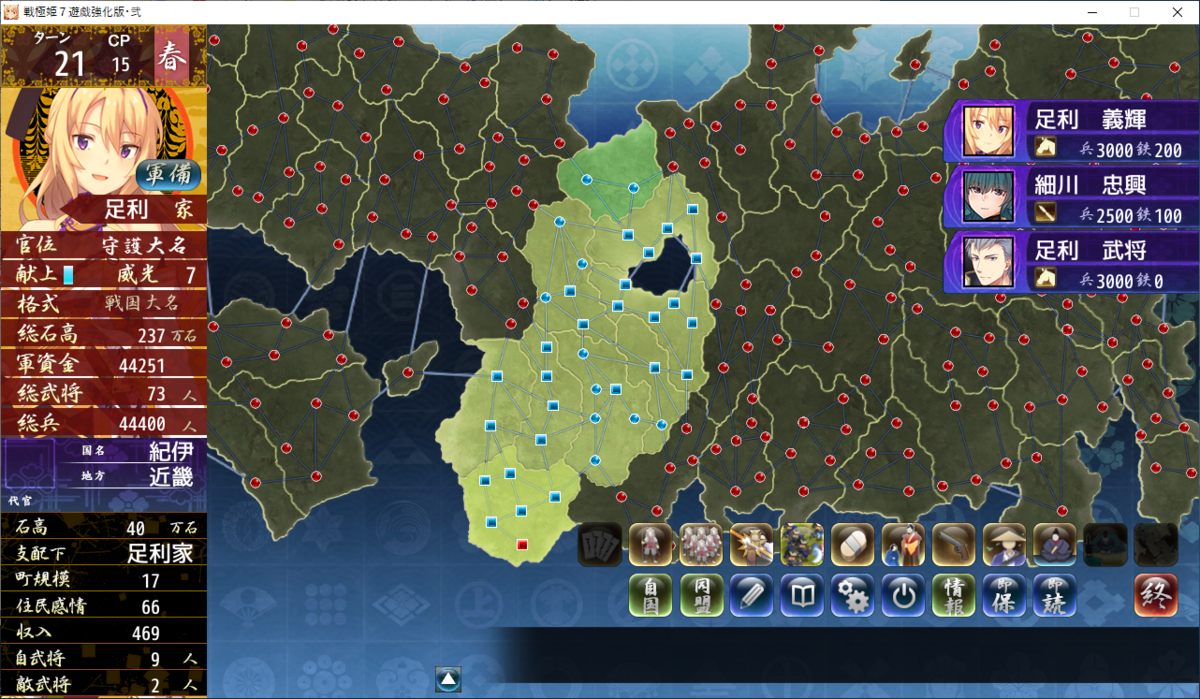1200x699 pixels.
Task: Select commander 足利 義輝 card
Action: (1071, 132)
